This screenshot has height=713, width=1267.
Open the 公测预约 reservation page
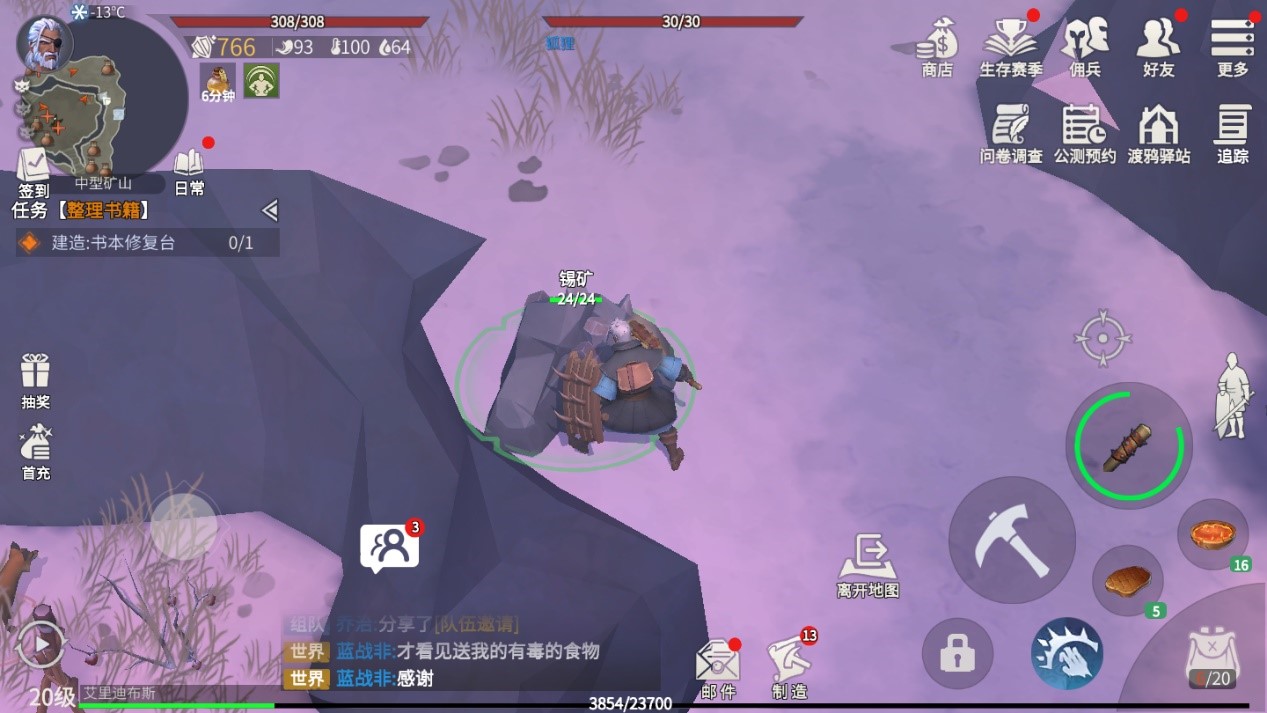(x=1084, y=133)
